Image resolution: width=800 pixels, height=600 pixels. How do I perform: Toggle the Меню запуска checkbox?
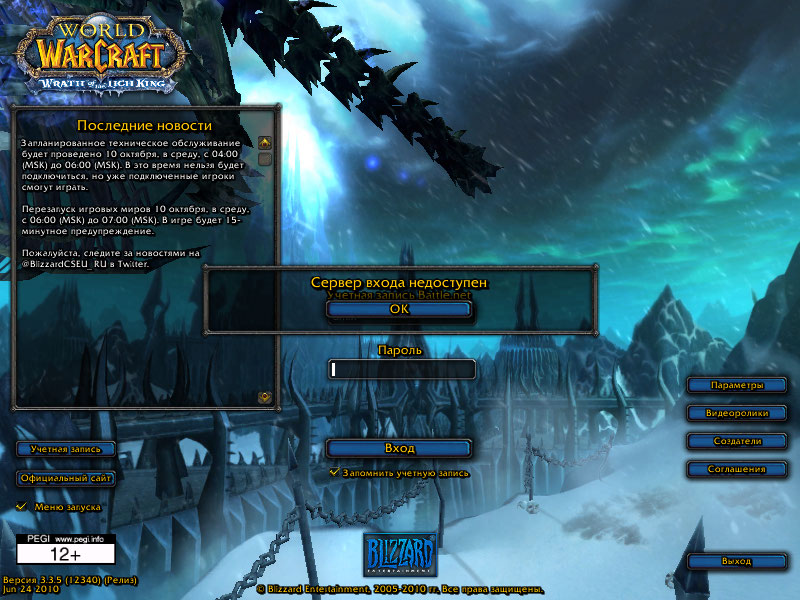(x=22, y=507)
